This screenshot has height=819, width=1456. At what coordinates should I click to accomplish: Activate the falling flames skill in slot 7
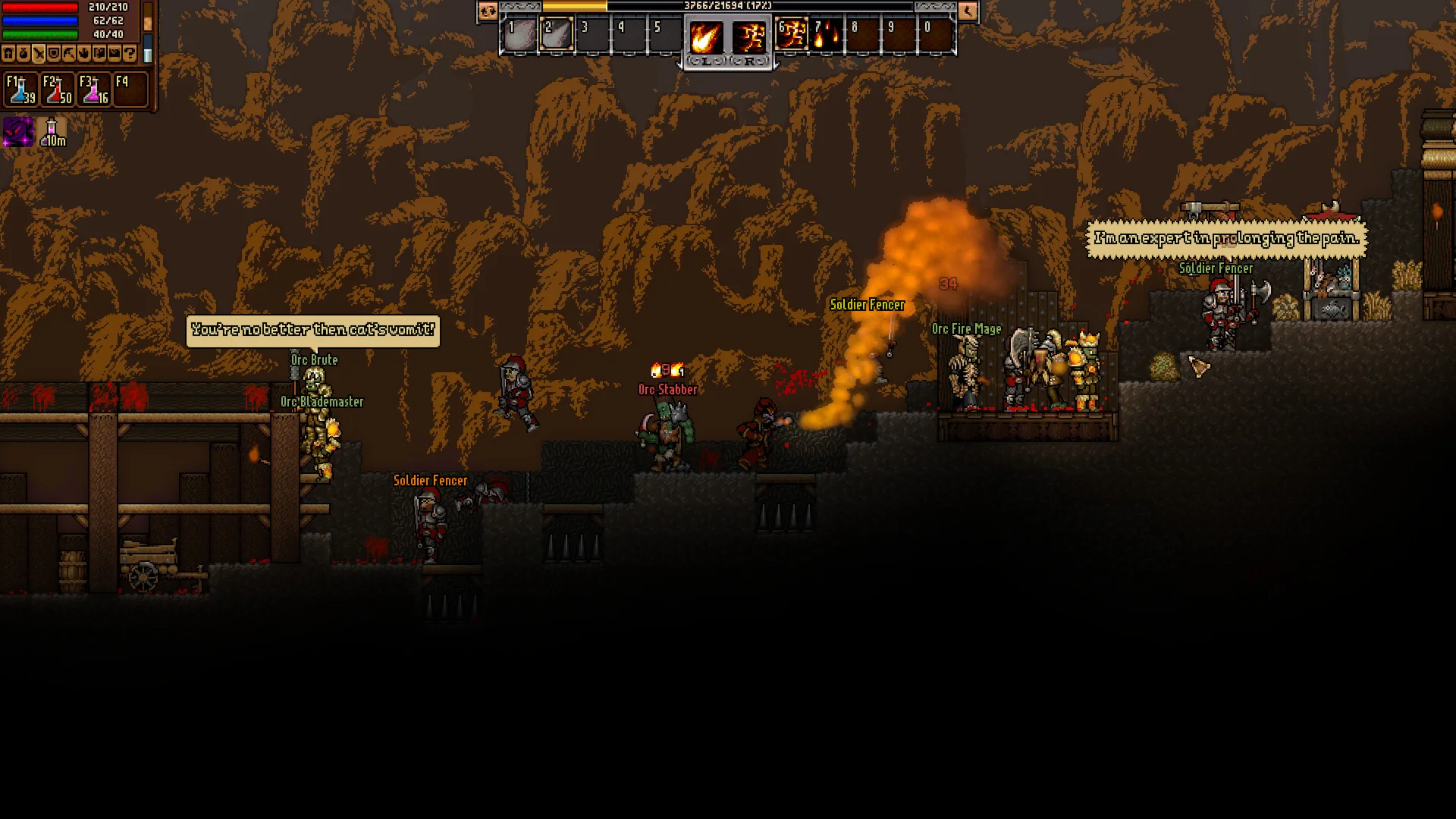[827, 36]
